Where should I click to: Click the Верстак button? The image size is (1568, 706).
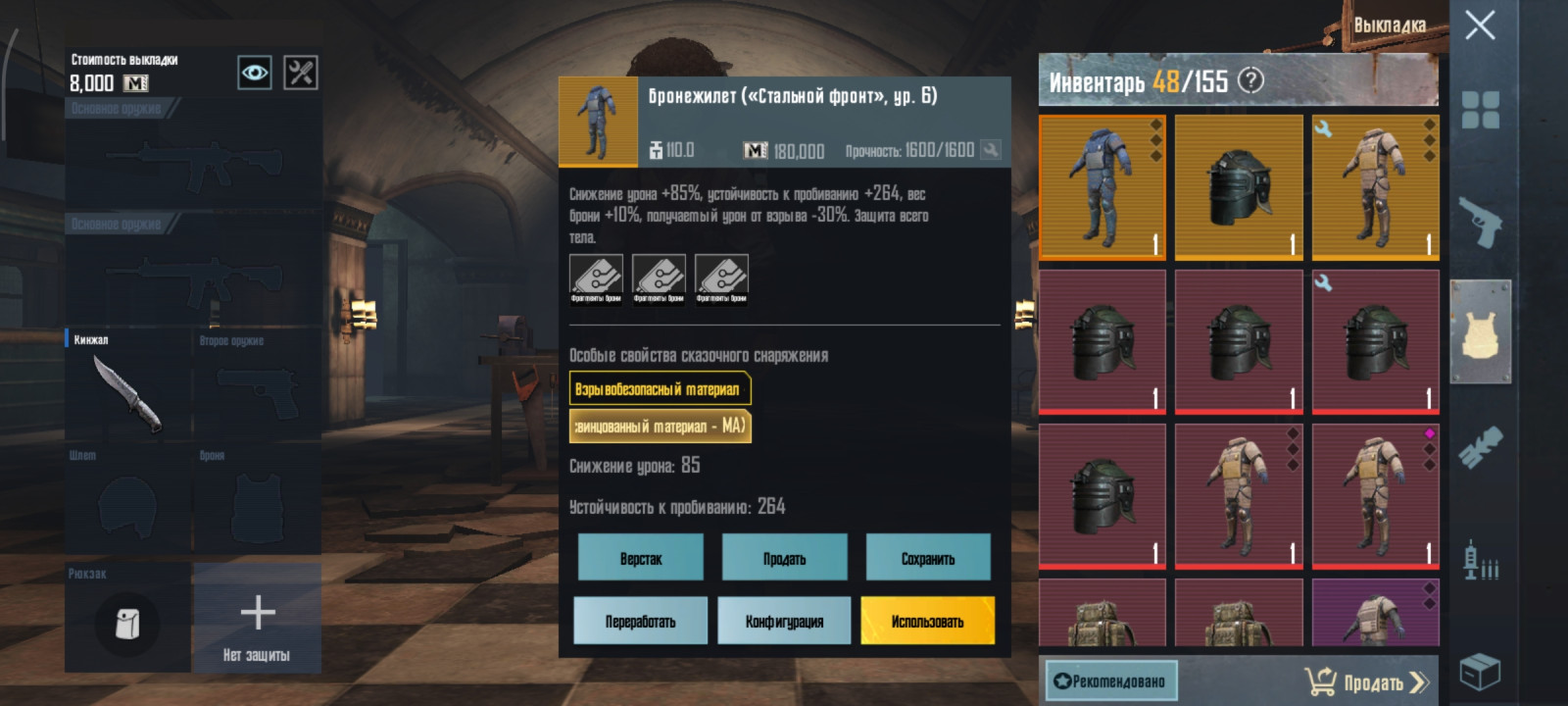point(641,558)
